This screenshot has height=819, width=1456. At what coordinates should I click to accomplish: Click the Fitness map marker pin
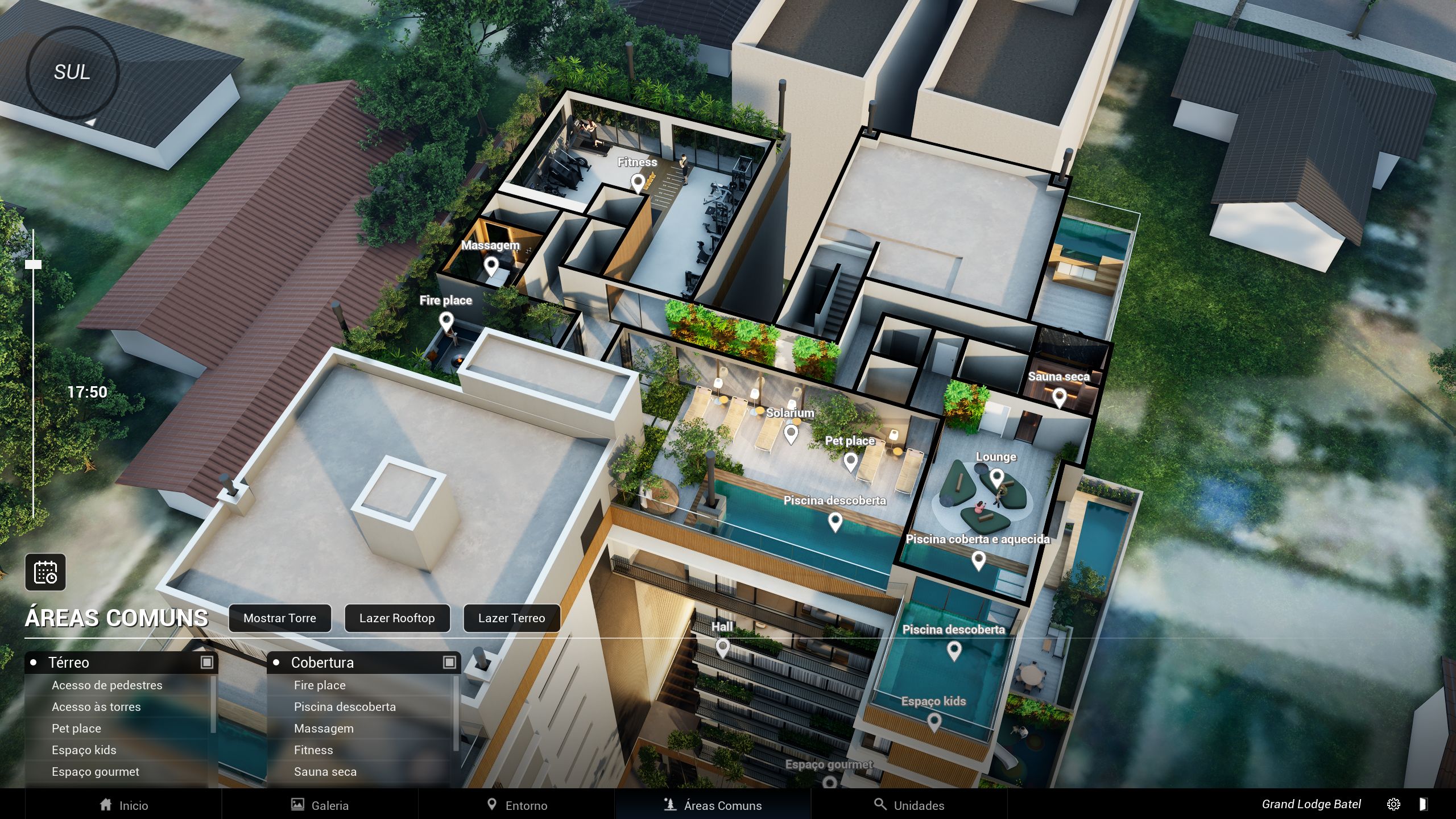[x=638, y=183]
